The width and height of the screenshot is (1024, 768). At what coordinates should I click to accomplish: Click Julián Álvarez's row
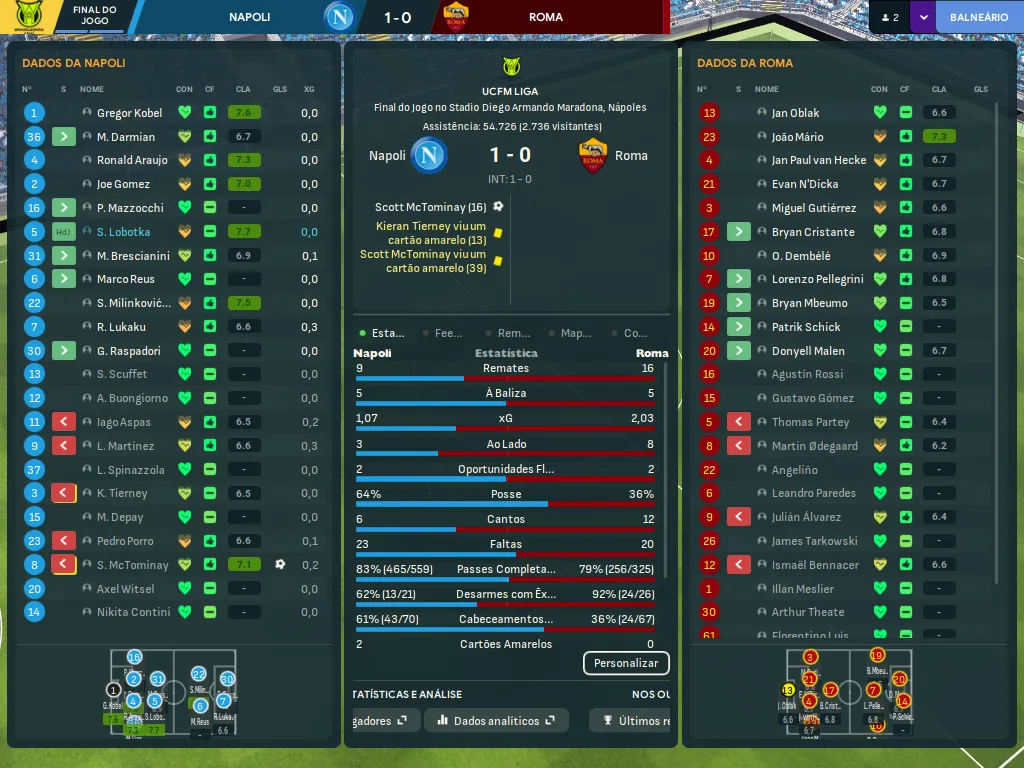806,517
